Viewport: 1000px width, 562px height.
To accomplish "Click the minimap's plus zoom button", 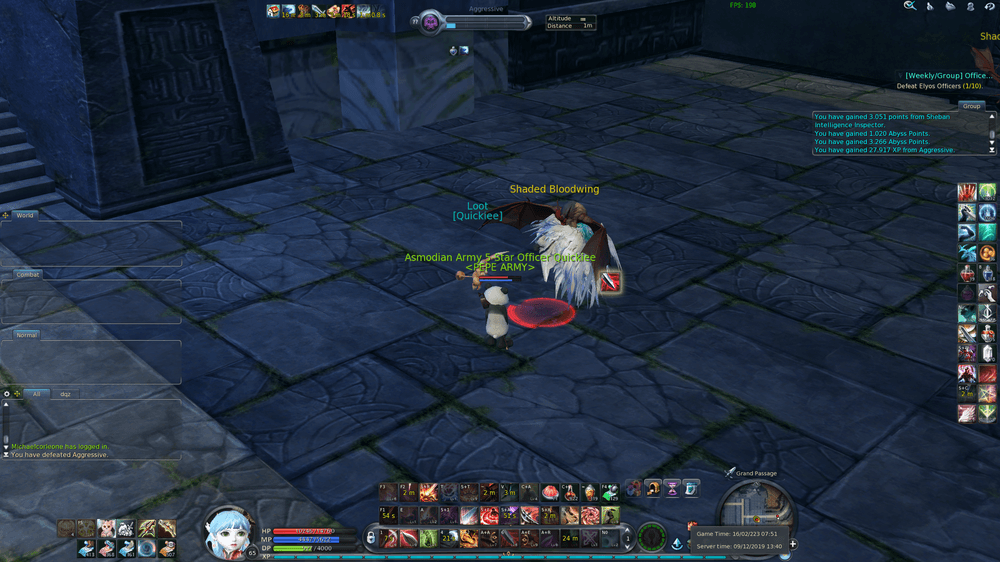I will pyautogui.click(x=793, y=545).
